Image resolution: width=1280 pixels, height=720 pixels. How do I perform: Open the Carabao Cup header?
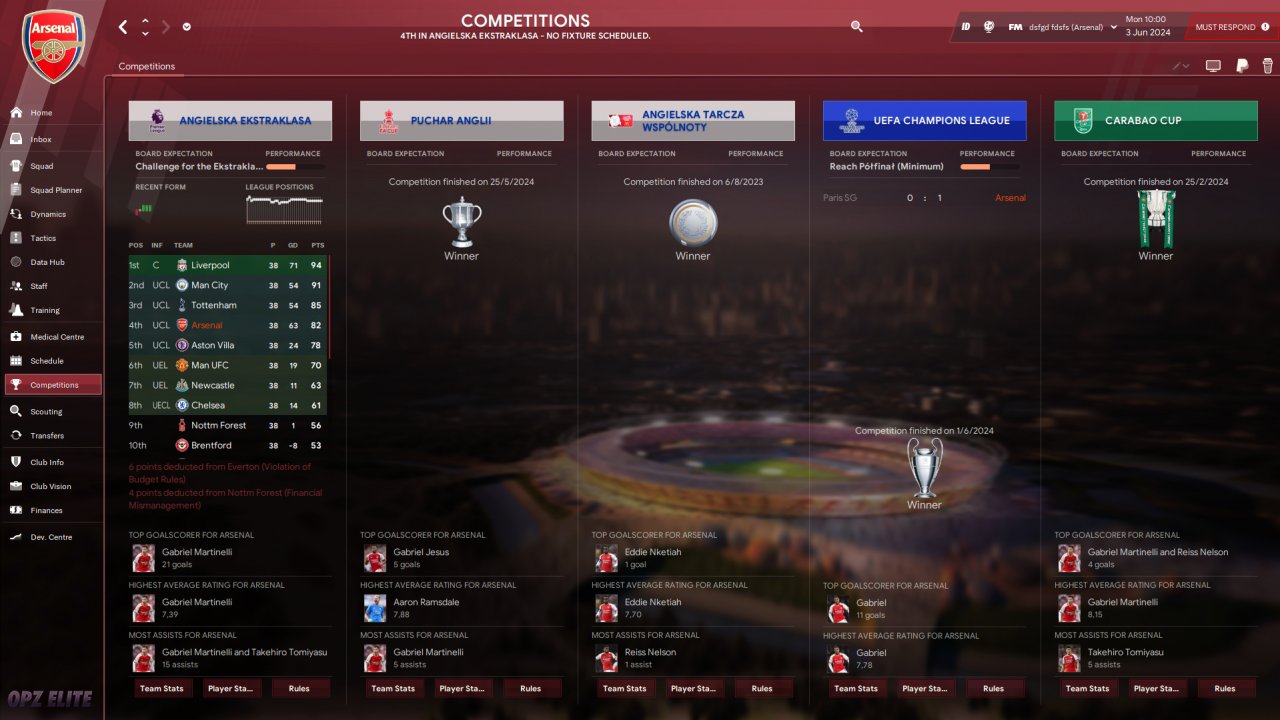(1156, 121)
